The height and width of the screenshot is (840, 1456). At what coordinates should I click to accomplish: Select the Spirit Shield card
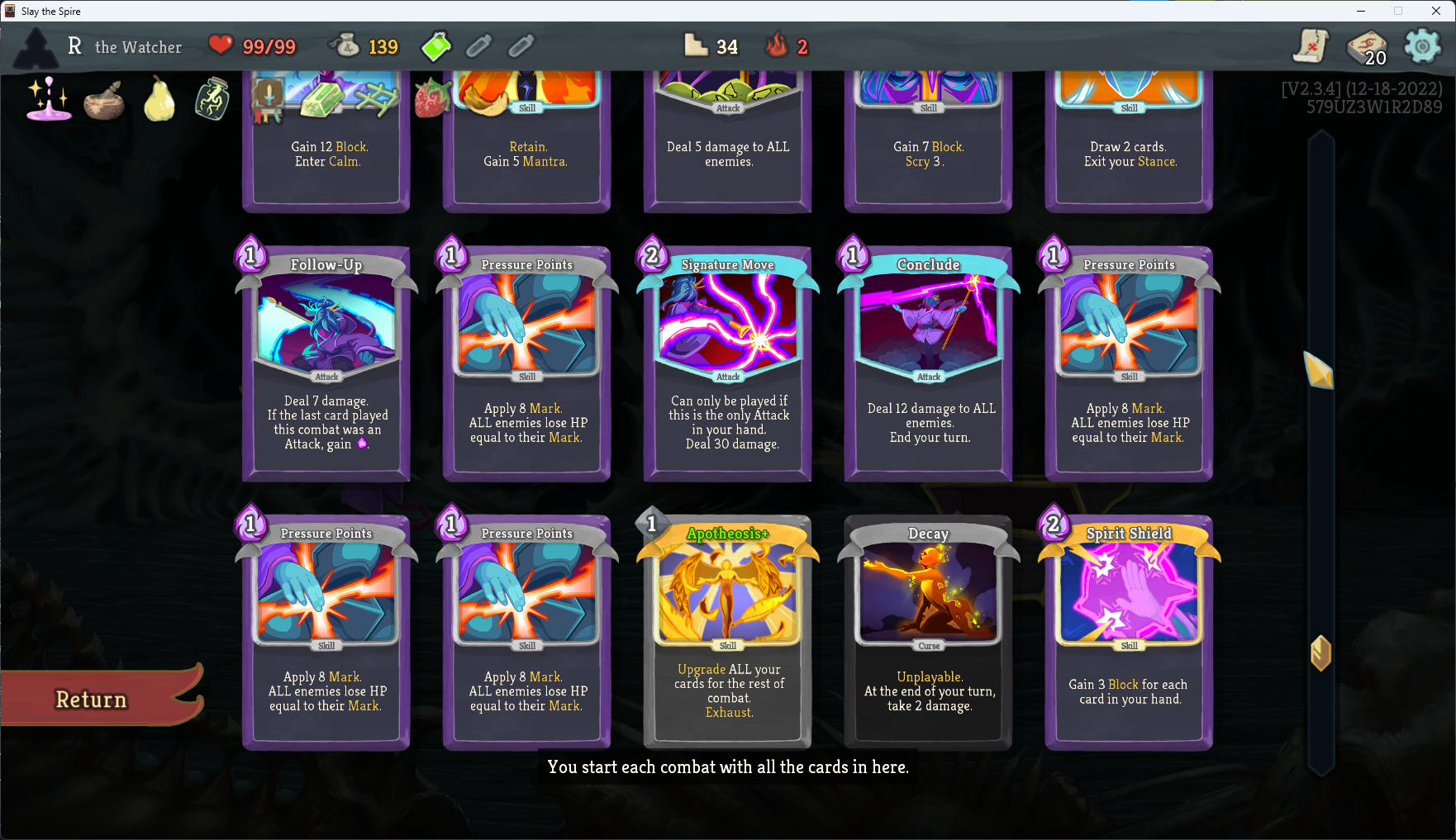(x=1128, y=632)
